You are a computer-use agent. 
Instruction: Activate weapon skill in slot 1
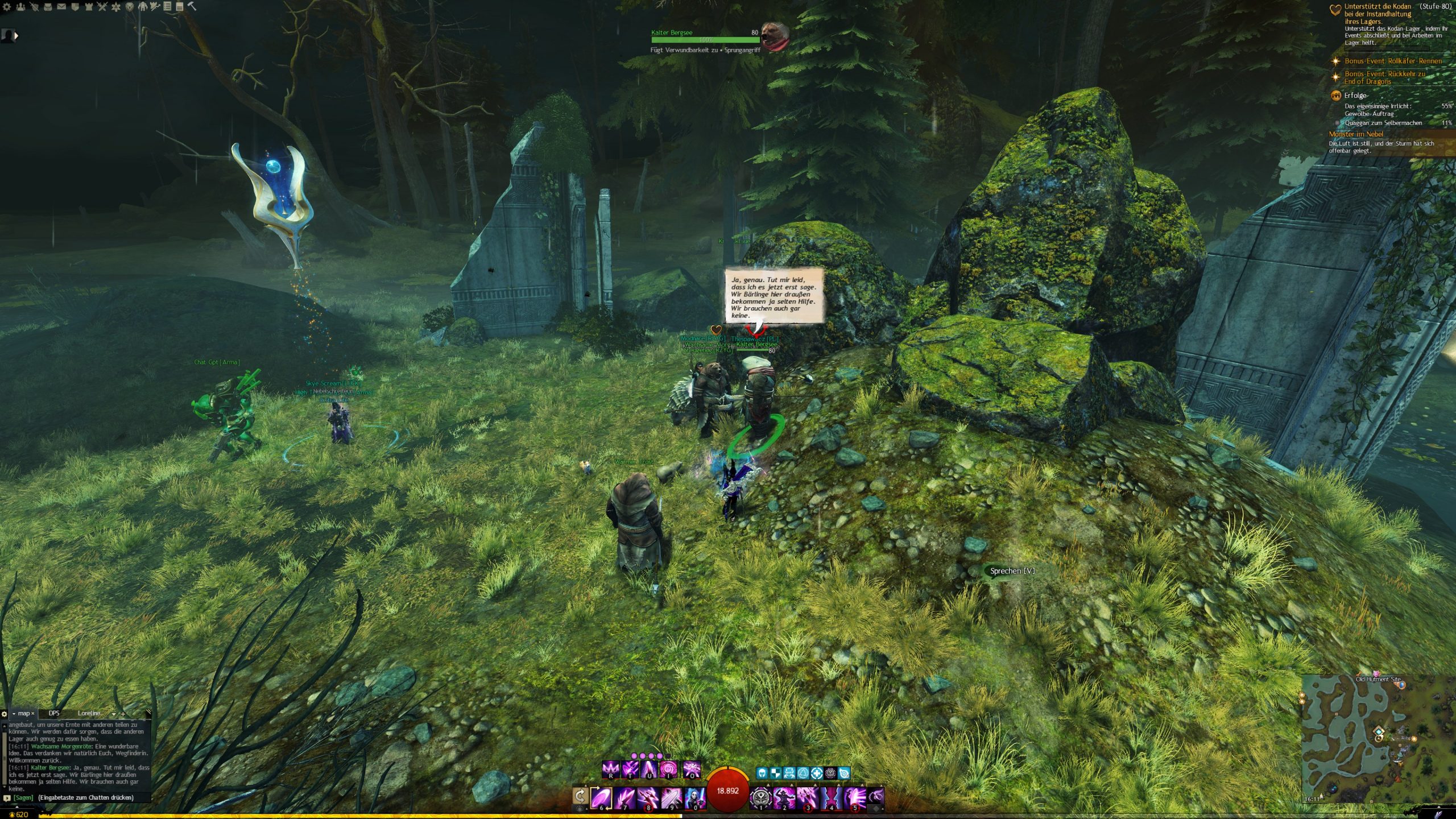pos(760,797)
